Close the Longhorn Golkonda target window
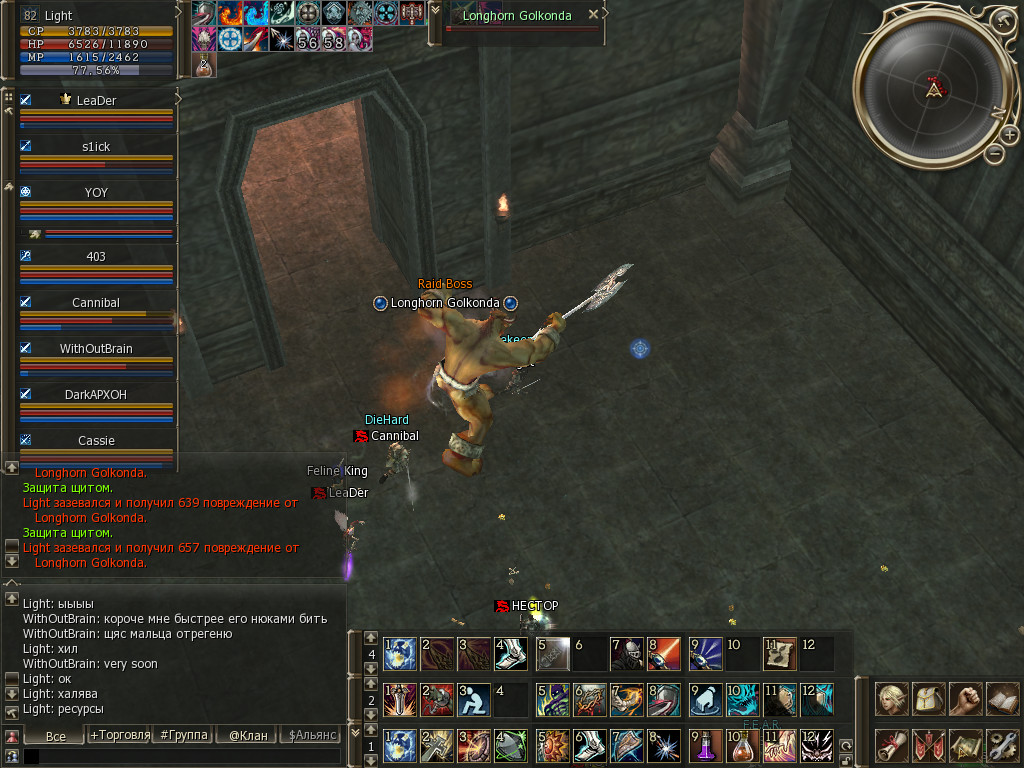1024x768 pixels. click(x=593, y=15)
